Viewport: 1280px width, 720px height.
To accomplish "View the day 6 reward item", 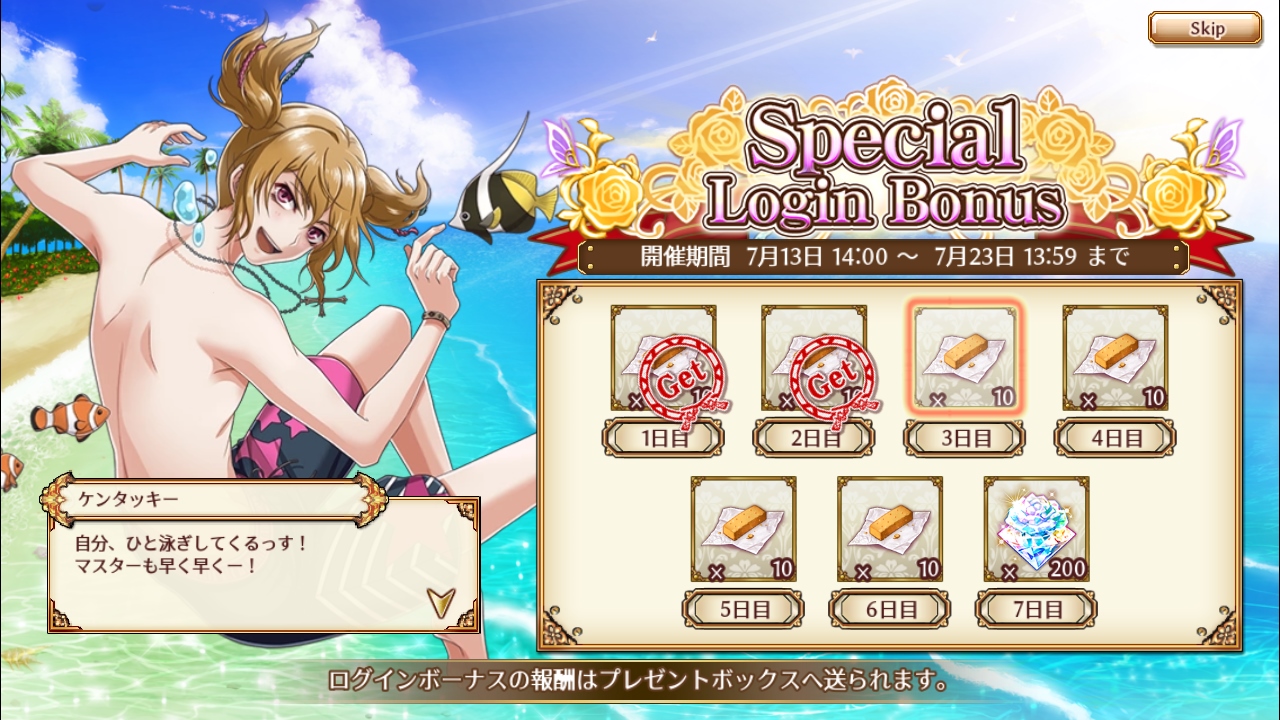I will coord(890,529).
